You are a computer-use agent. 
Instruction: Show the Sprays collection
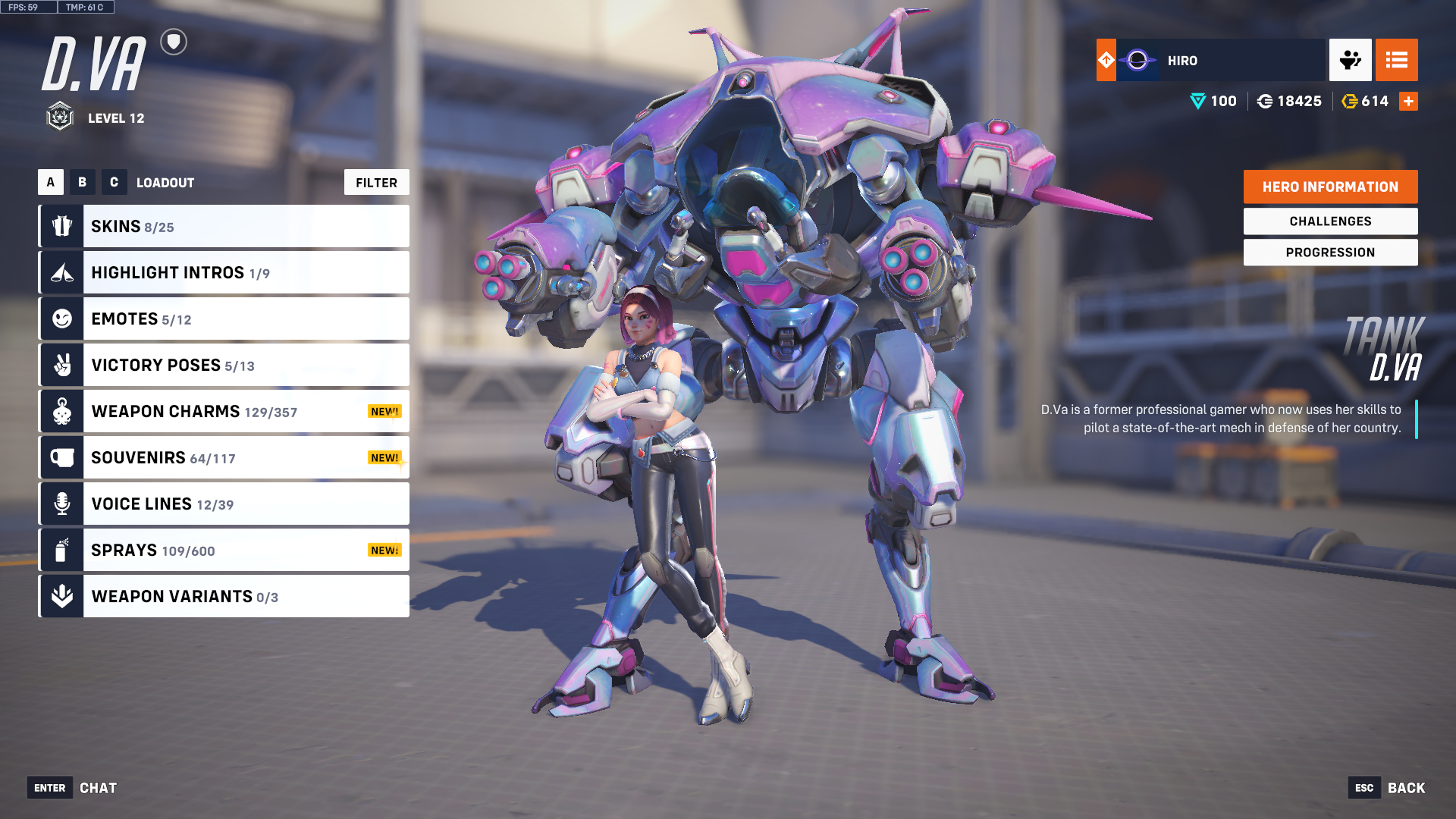coord(224,551)
